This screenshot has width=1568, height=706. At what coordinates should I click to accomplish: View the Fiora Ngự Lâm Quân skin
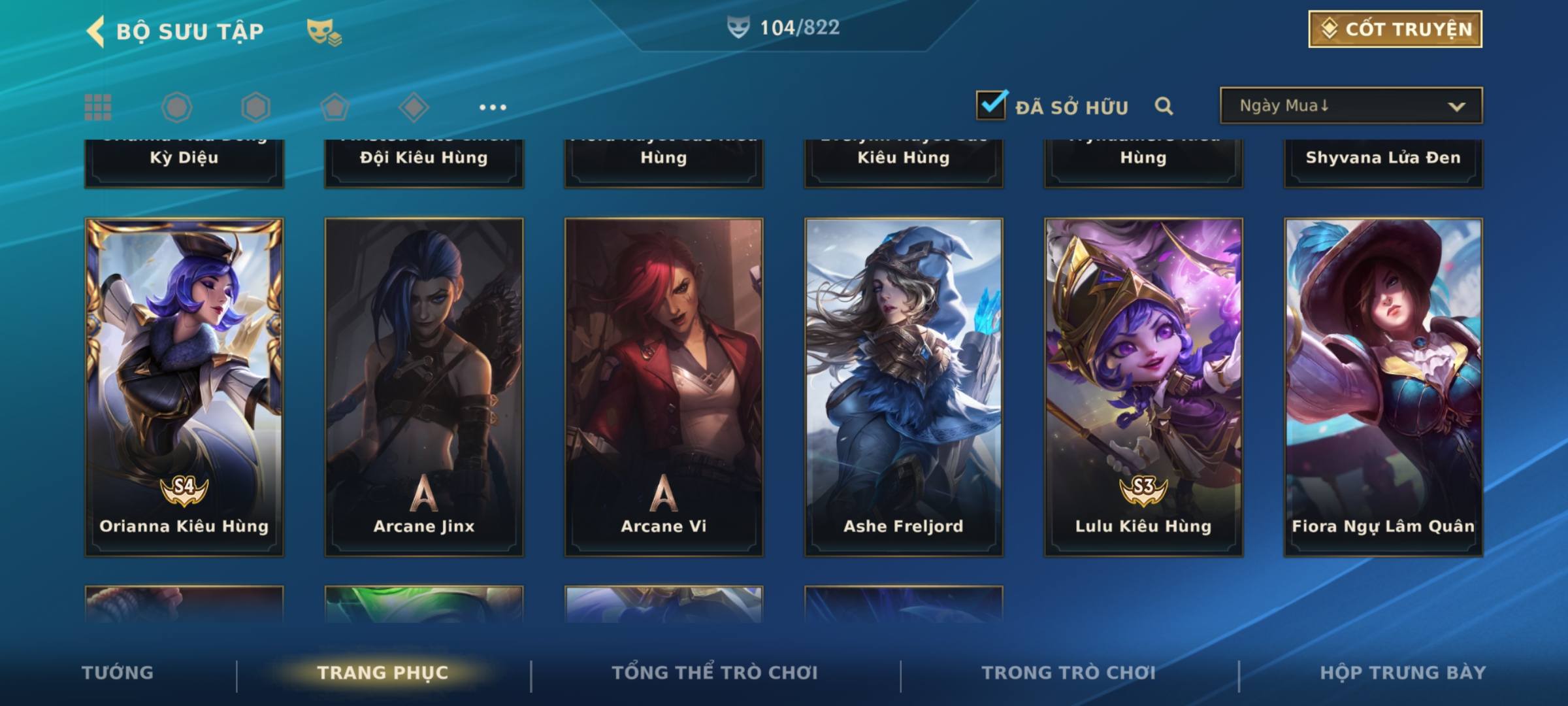click(1383, 387)
